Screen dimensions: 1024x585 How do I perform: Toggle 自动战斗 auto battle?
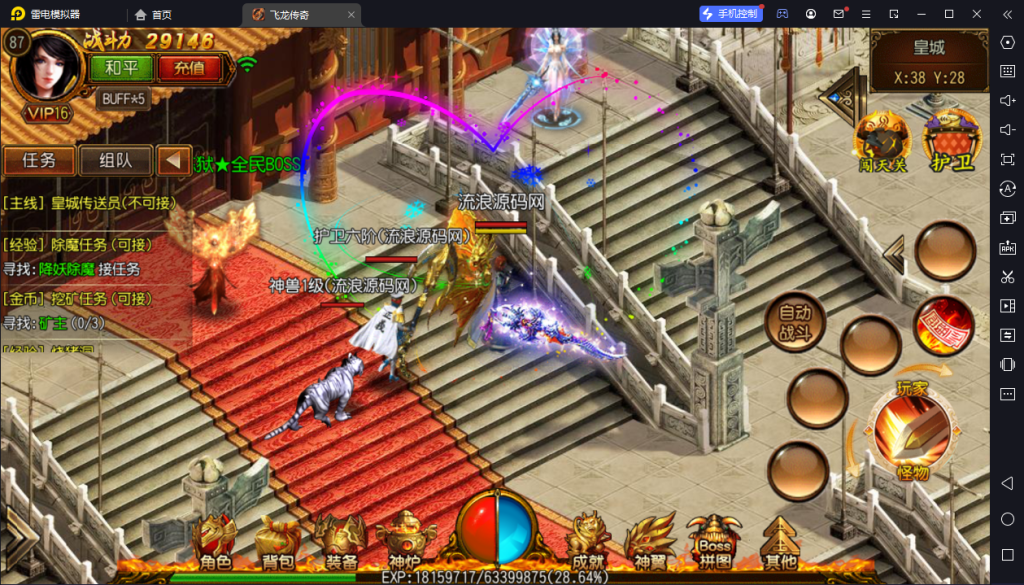pos(795,321)
